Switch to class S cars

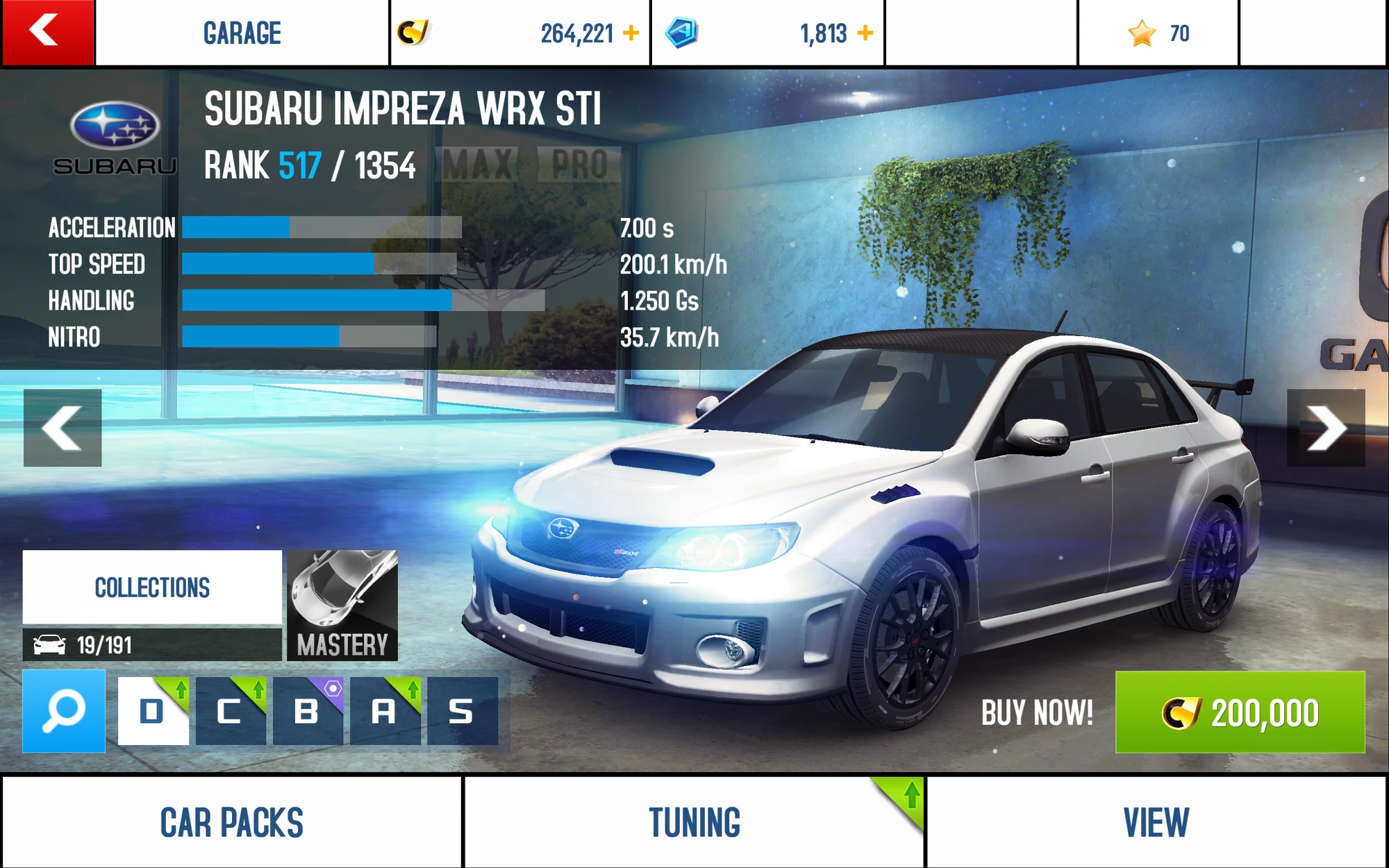point(462,711)
